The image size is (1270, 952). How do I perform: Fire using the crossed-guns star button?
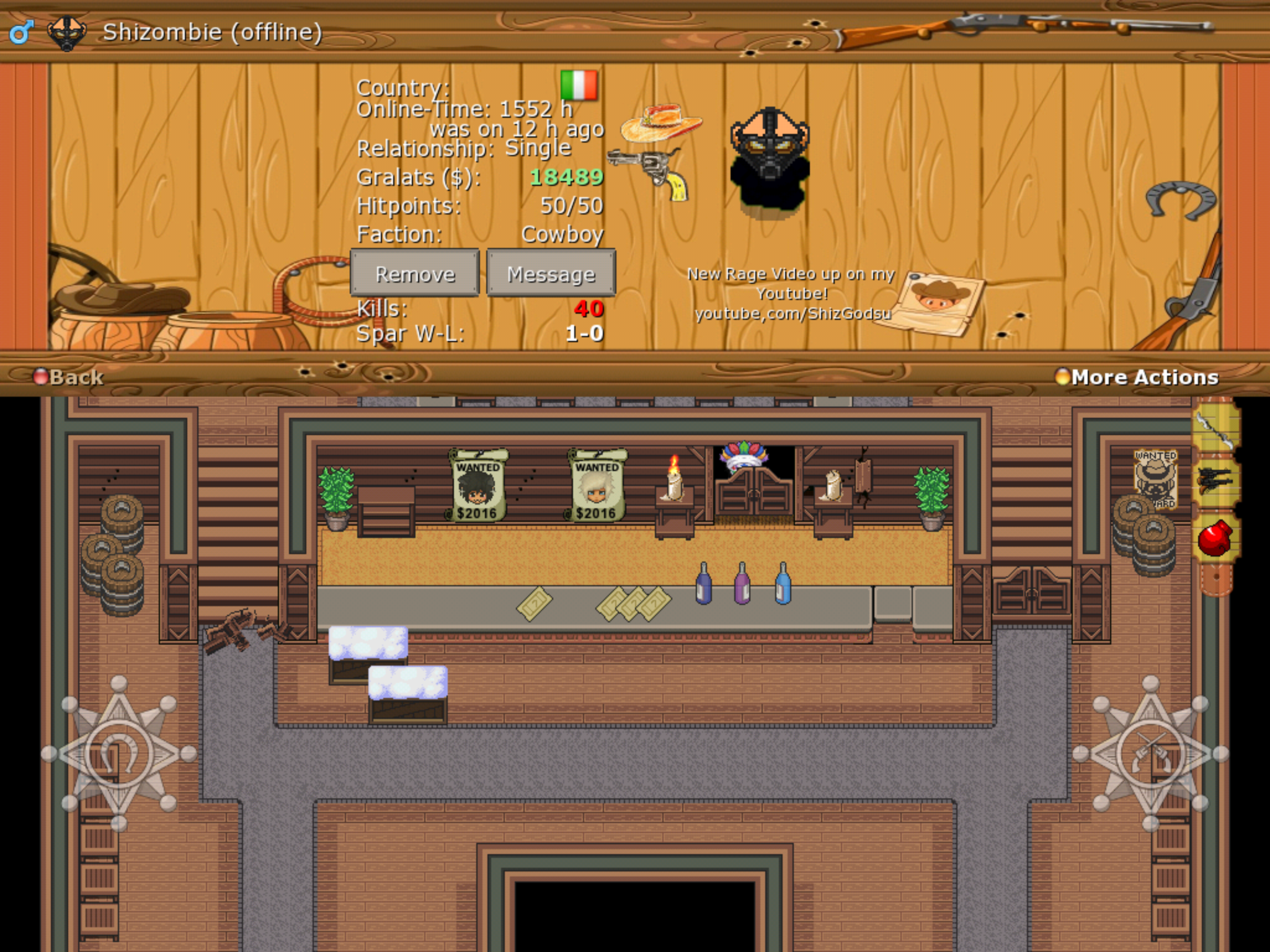coord(1150,754)
